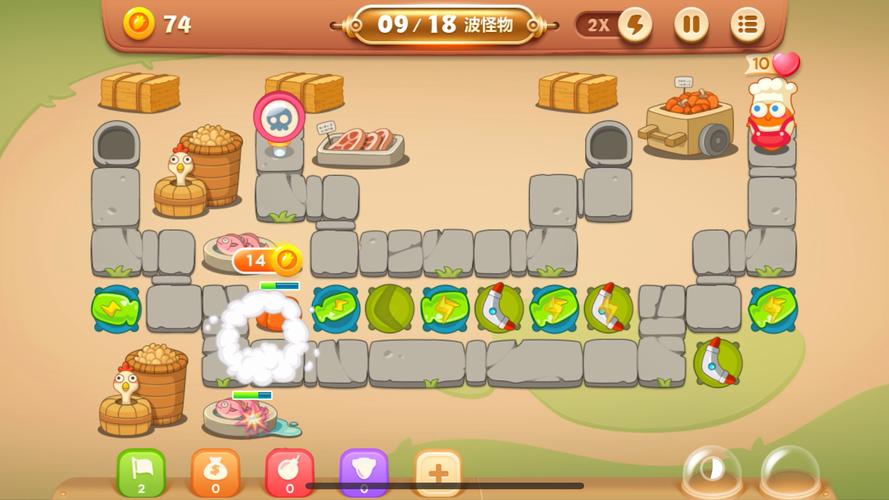Open the list menu button
The height and width of the screenshot is (500, 889).
[x=746, y=25]
